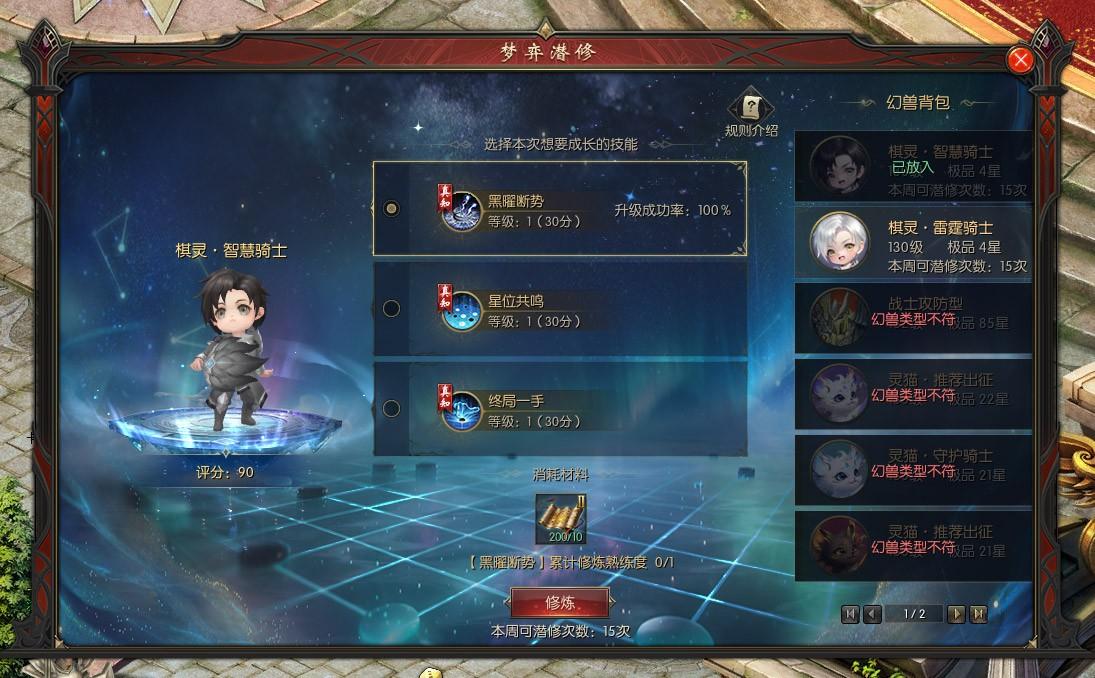
Task: Jump to the first pet bag page
Action: (850, 614)
